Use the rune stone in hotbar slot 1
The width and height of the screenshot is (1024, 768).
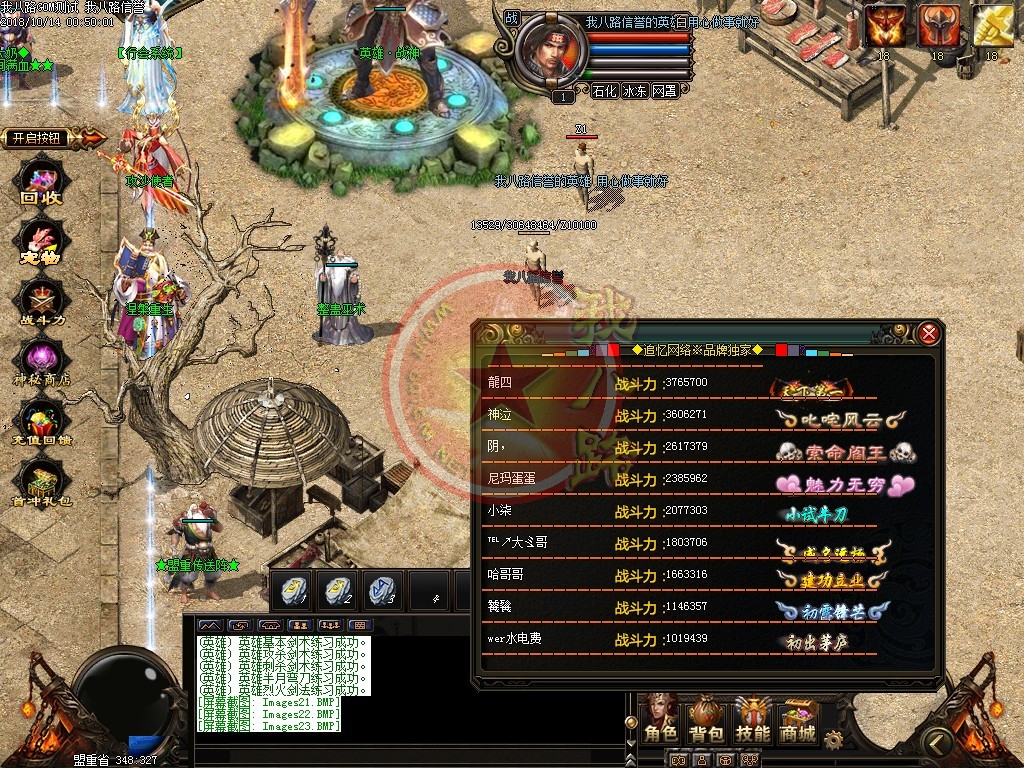(x=291, y=590)
